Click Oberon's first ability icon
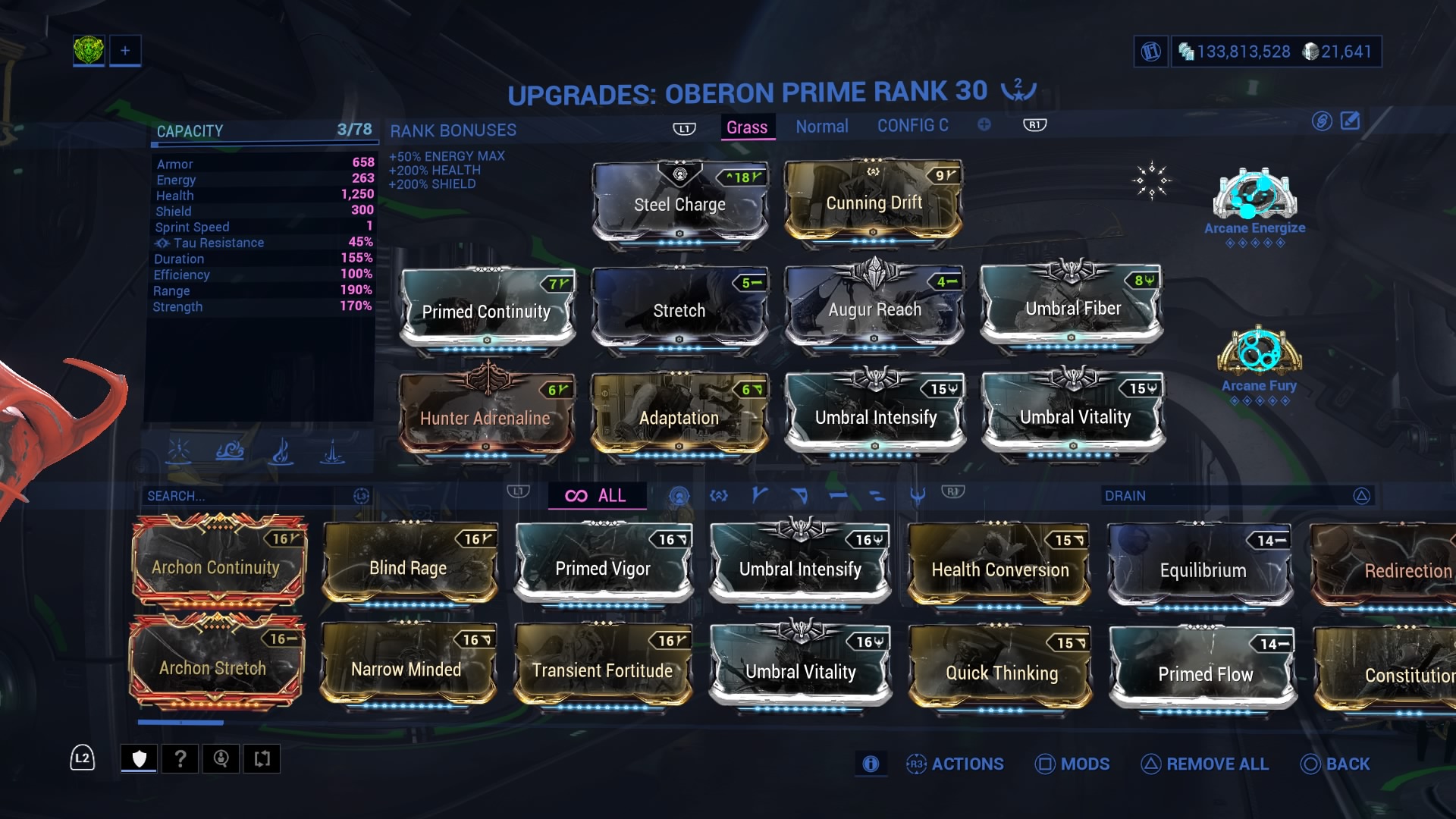Image resolution: width=1456 pixels, height=819 pixels. click(179, 450)
